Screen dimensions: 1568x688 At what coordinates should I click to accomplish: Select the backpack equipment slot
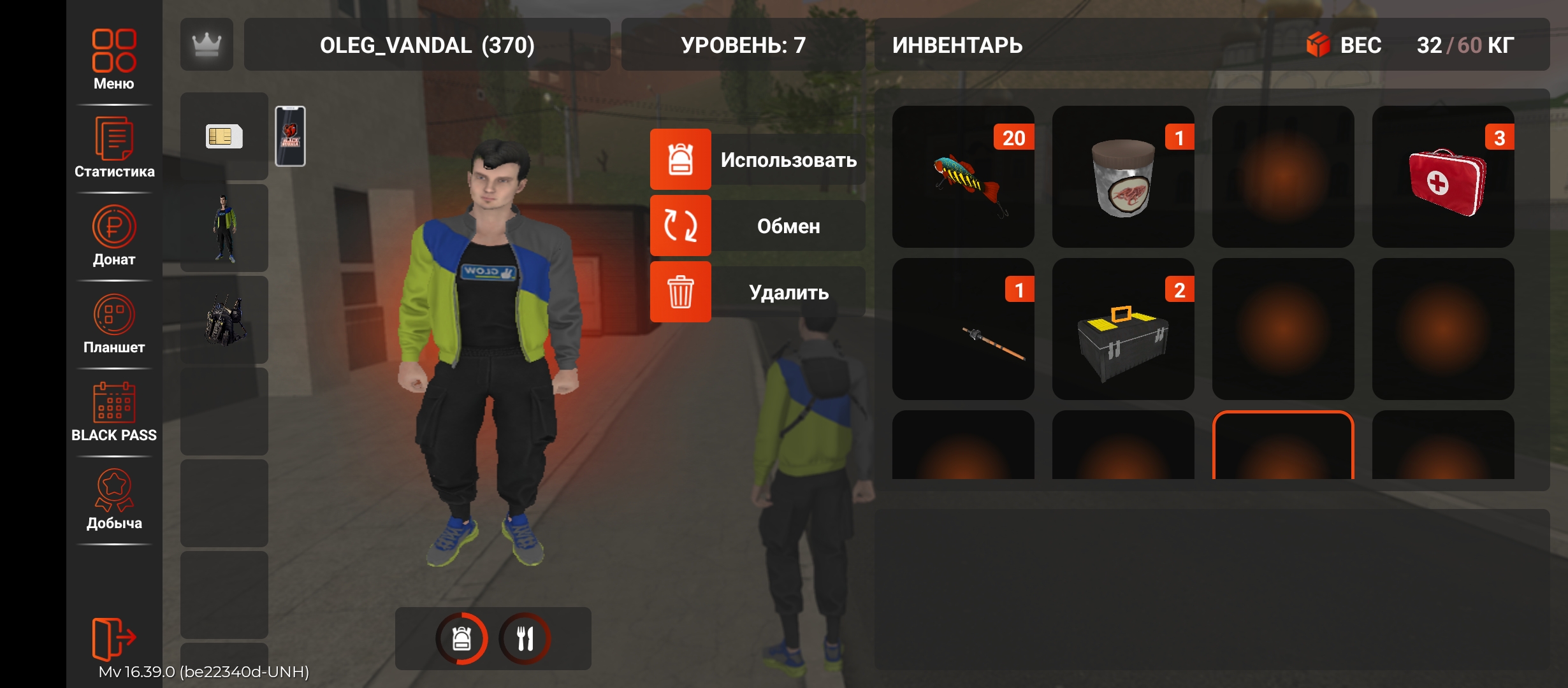(224, 320)
